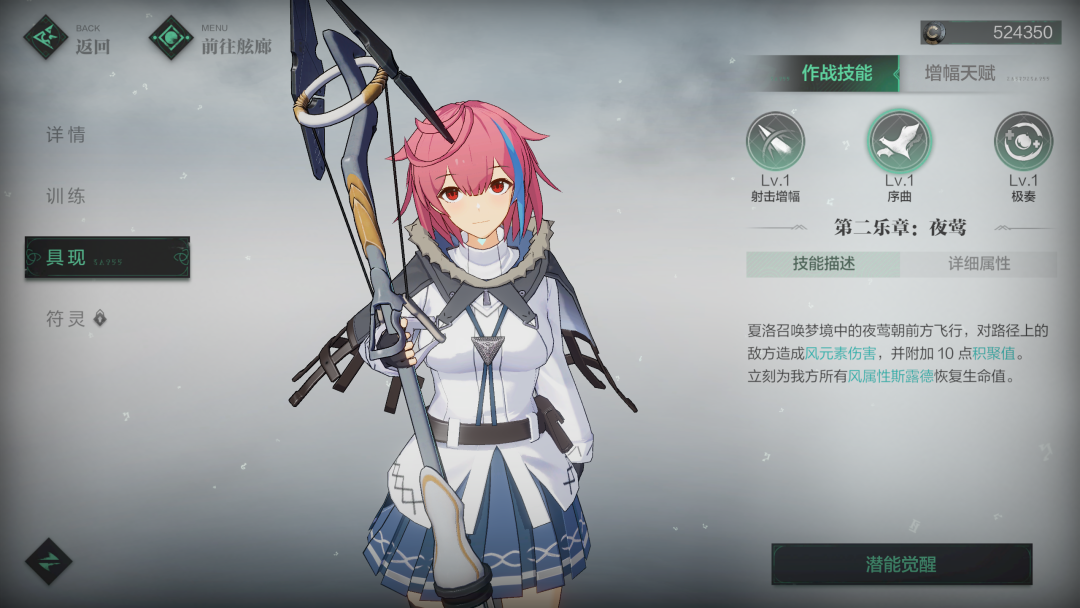Select the 射击增幅 skill icon
The width and height of the screenshot is (1080, 608).
[775, 141]
